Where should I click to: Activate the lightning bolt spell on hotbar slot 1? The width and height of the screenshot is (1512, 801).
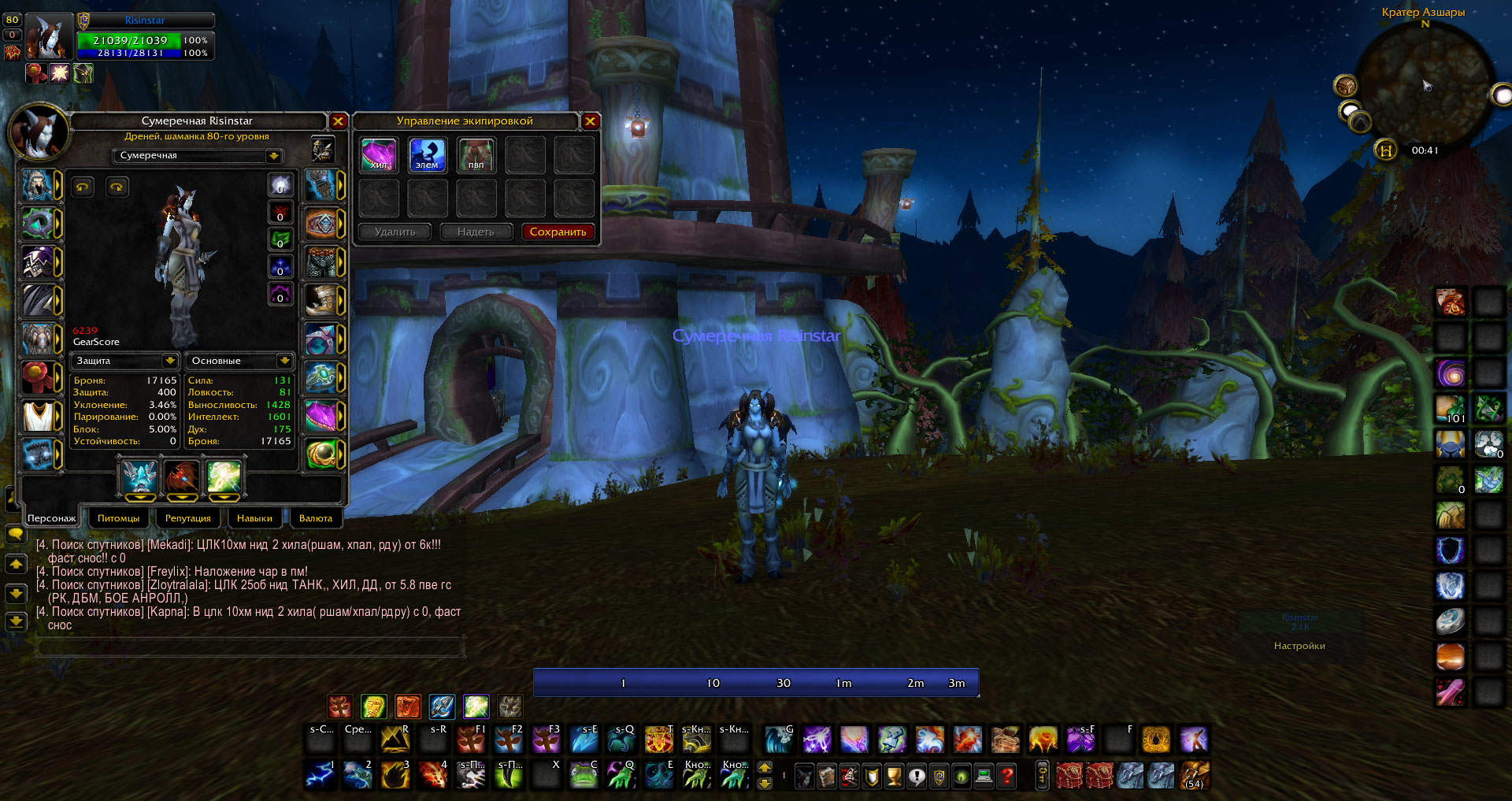(x=320, y=776)
